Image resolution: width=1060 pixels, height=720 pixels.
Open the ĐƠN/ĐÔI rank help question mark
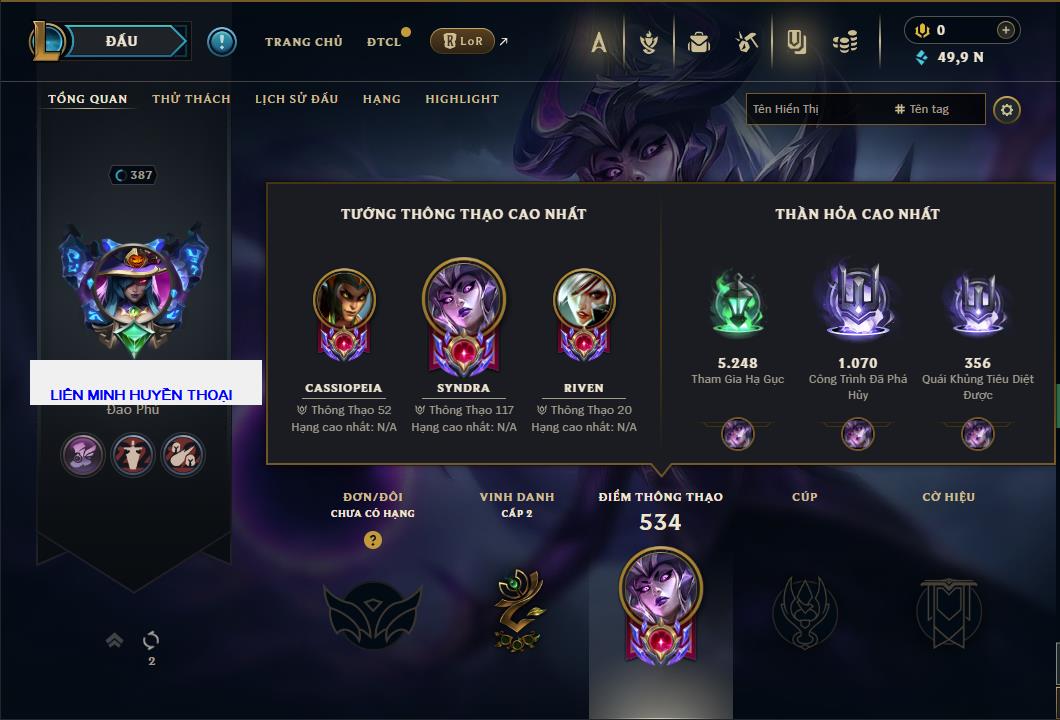coord(372,541)
